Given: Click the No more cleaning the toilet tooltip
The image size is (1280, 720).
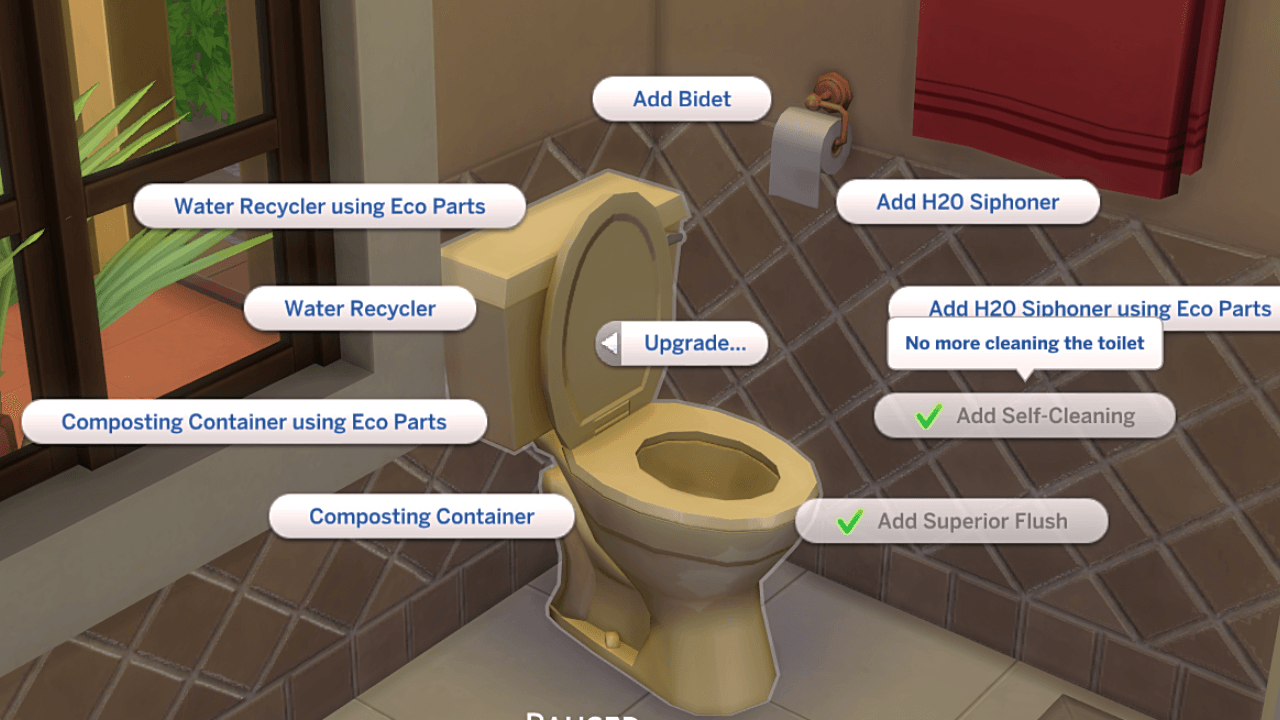Looking at the screenshot, I should [x=1024, y=343].
